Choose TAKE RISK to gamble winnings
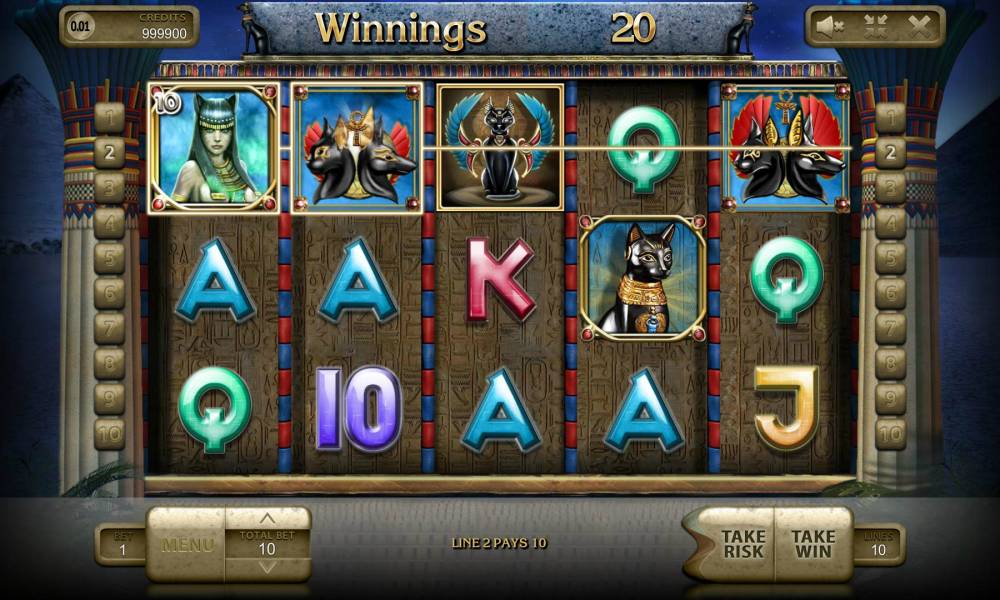The width and height of the screenshot is (1000, 600). [x=743, y=544]
